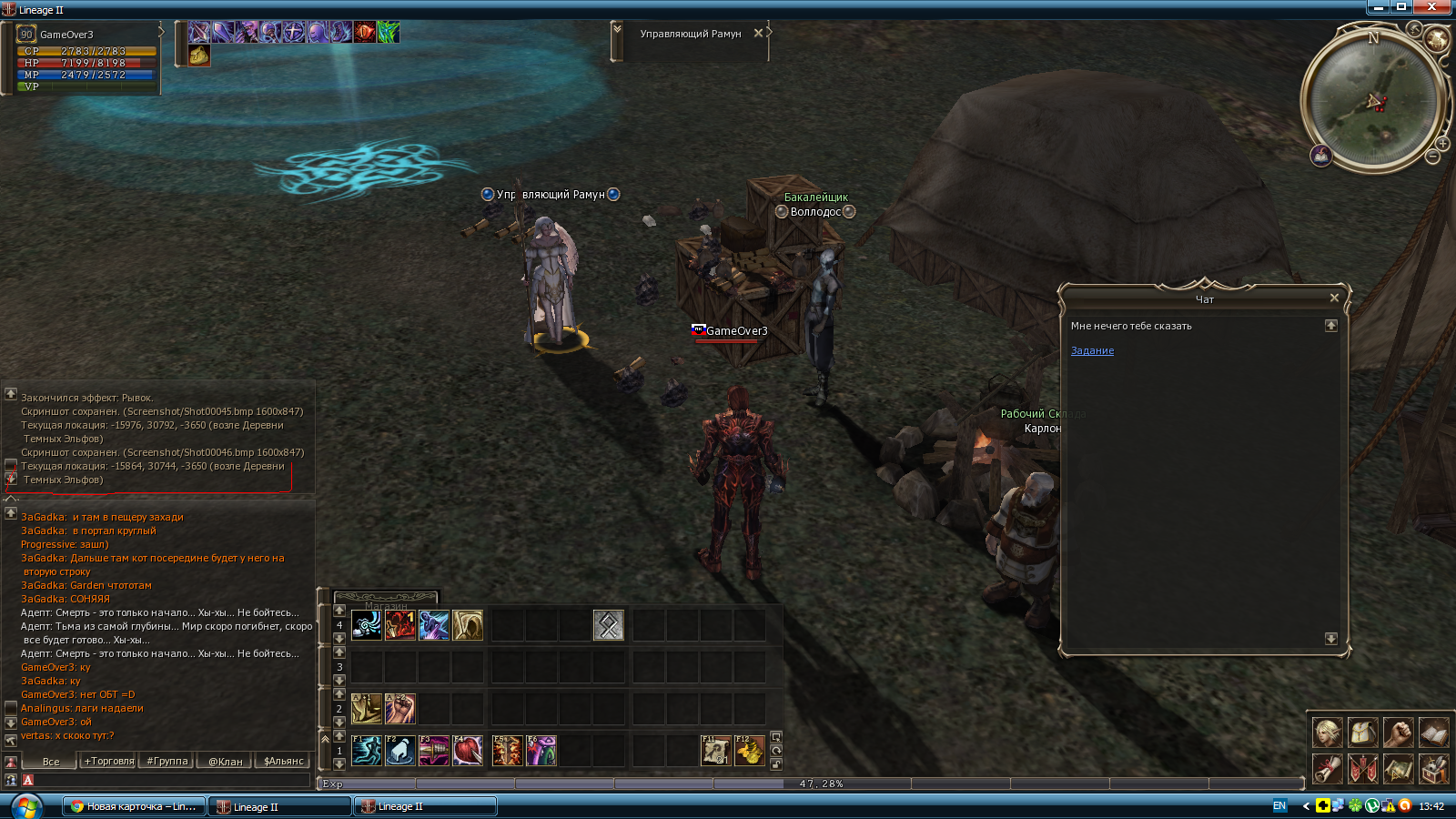Close the Lineage II window

coord(1432,6)
